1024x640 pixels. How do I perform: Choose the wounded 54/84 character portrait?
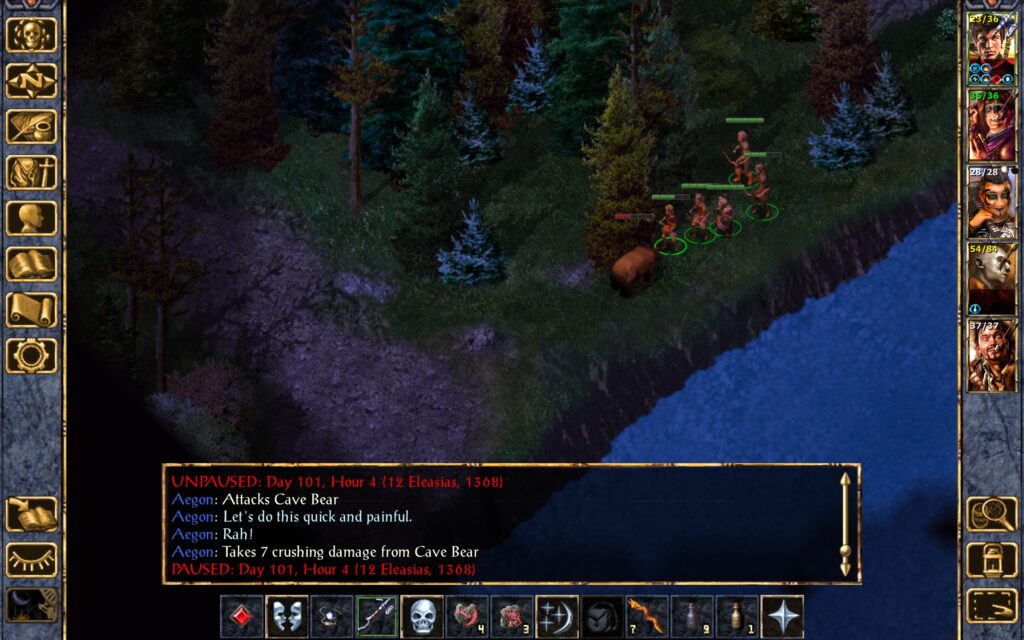tap(991, 279)
